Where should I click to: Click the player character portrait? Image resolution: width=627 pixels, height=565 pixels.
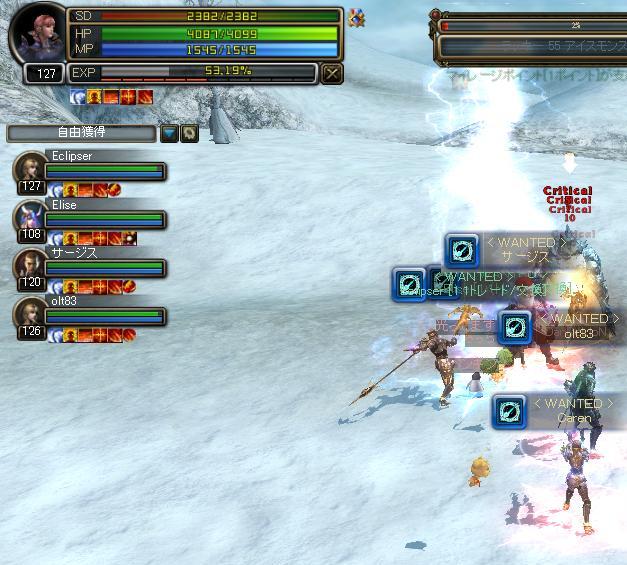point(38,37)
